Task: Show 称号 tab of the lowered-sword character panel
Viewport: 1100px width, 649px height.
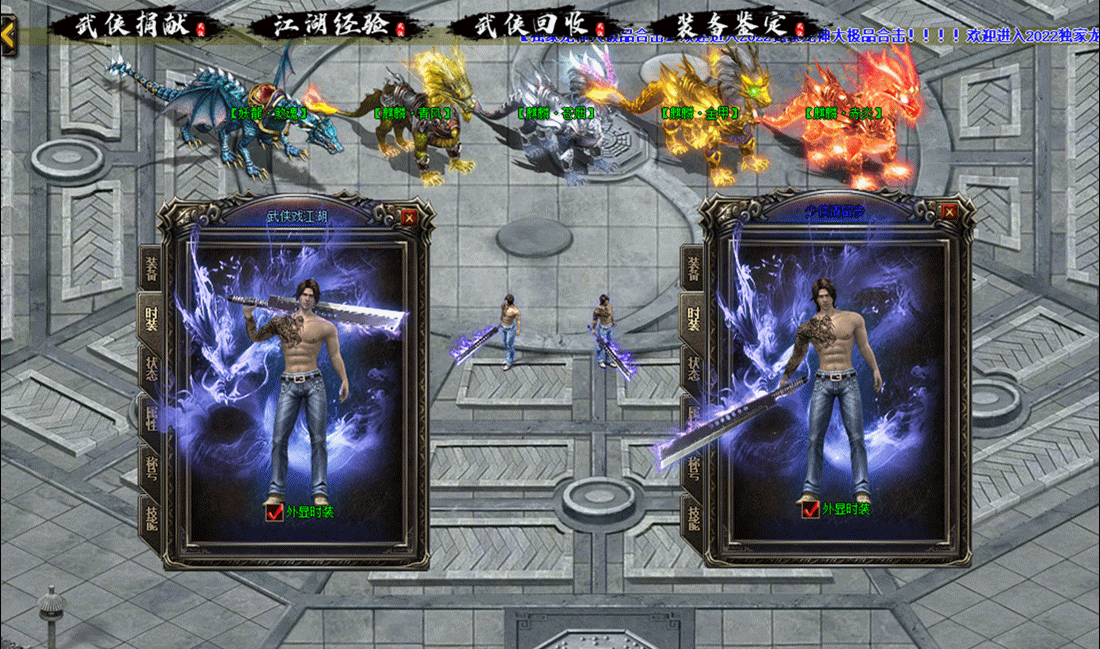Action: point(693,467)
